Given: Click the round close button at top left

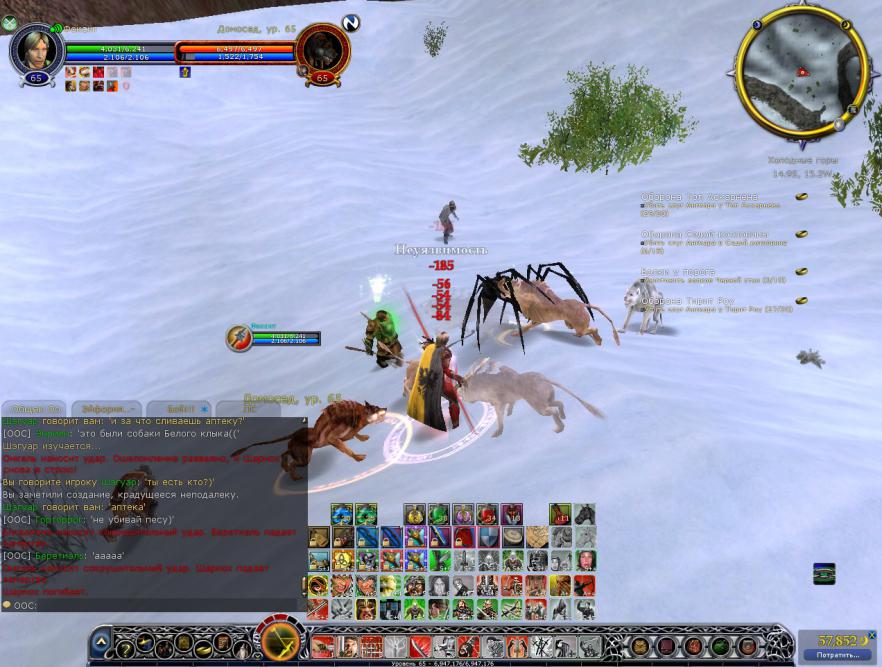Looking at the screenshot, I should (x=10, y=24).
